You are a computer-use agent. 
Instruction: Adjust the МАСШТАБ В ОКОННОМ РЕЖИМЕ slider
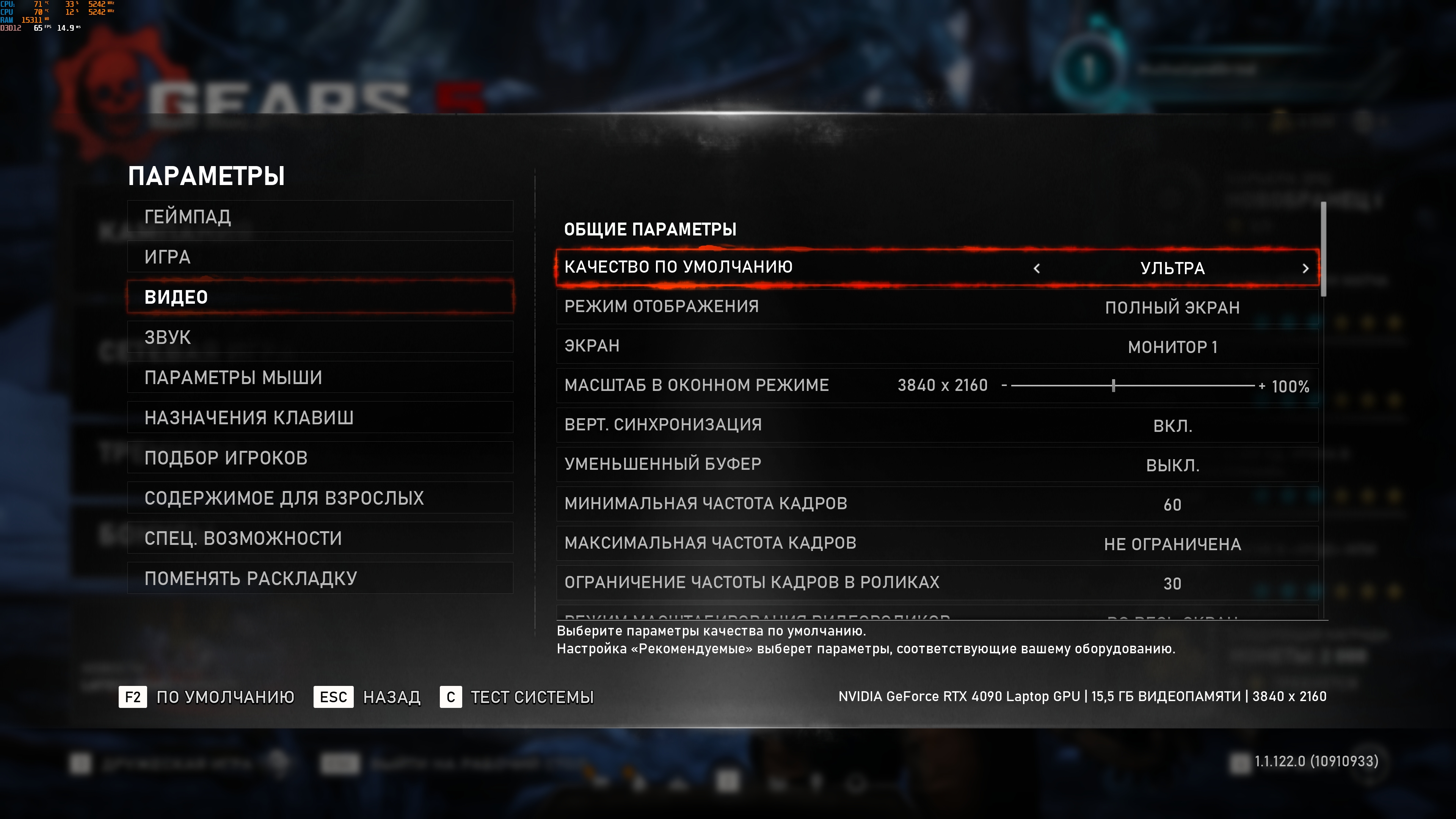[1113, 386]
